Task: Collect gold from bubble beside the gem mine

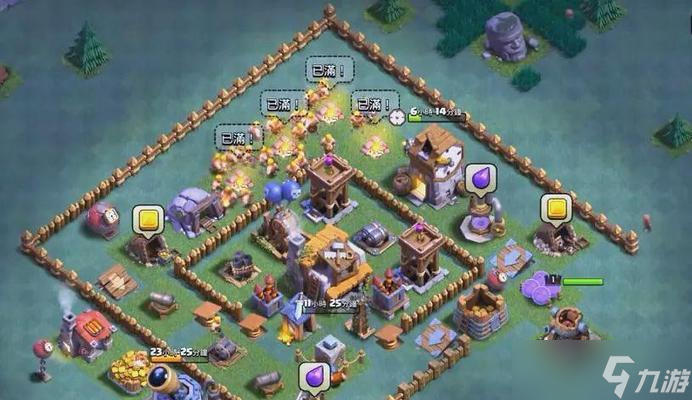Action: pos(148,218)
